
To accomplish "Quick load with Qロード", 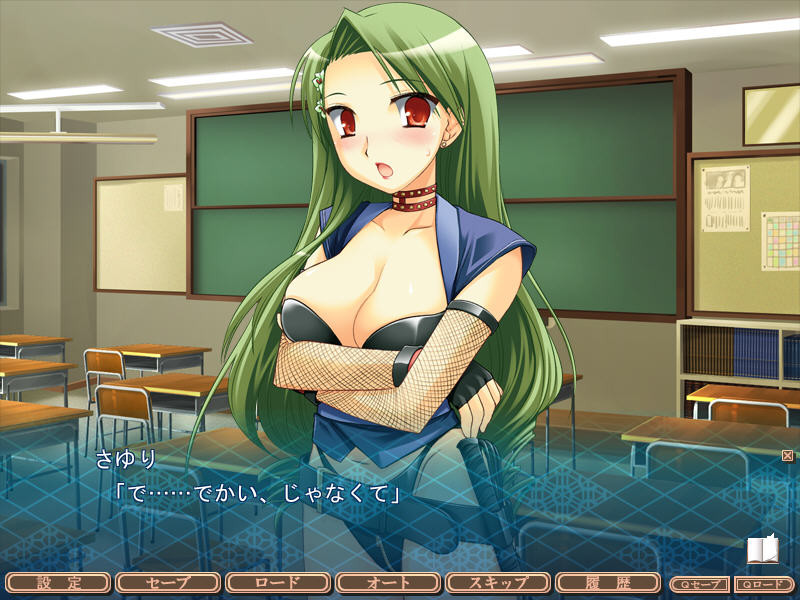I will point(764,584).
